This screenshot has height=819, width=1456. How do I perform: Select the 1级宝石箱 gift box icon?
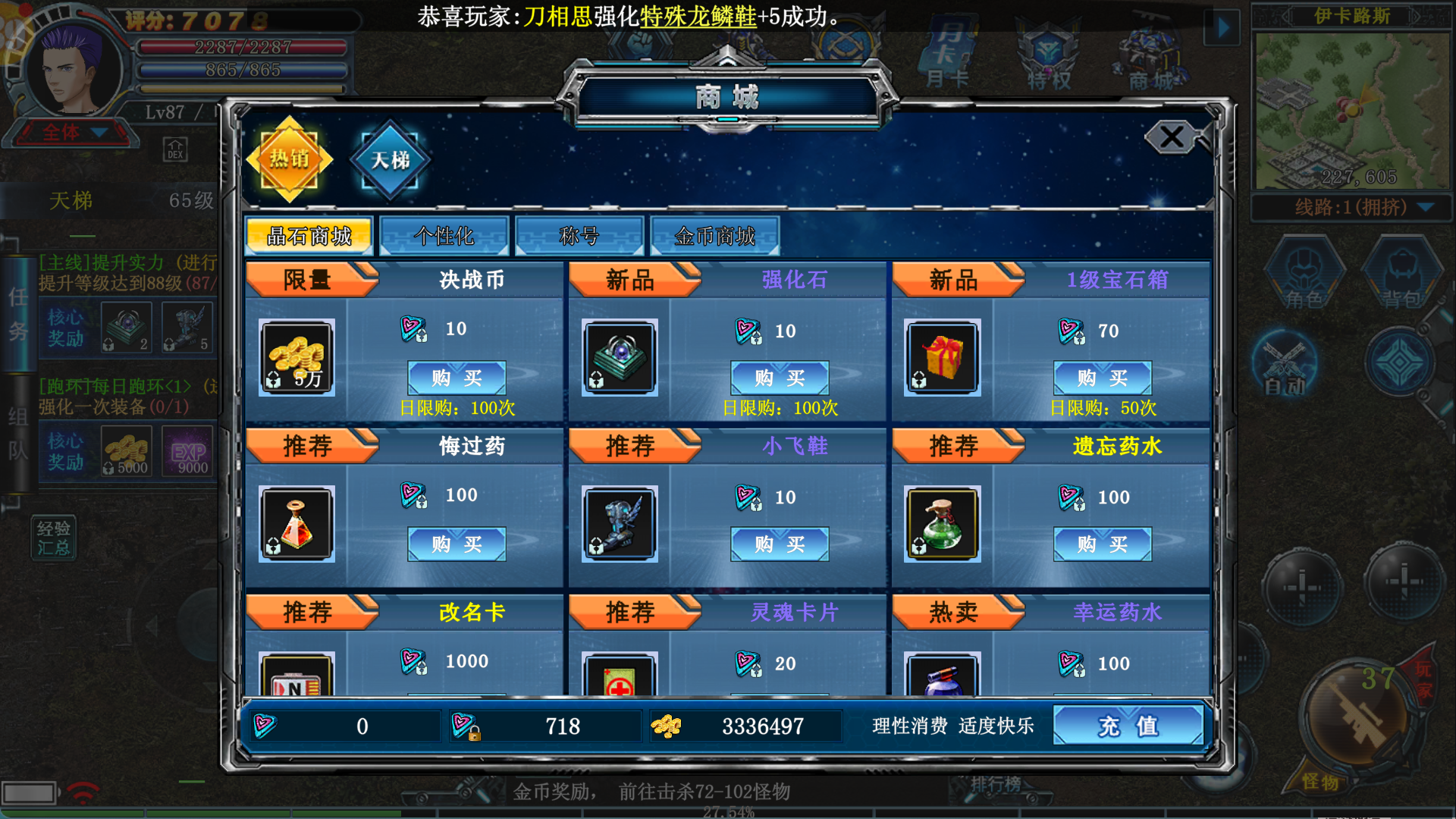[943, 358]
